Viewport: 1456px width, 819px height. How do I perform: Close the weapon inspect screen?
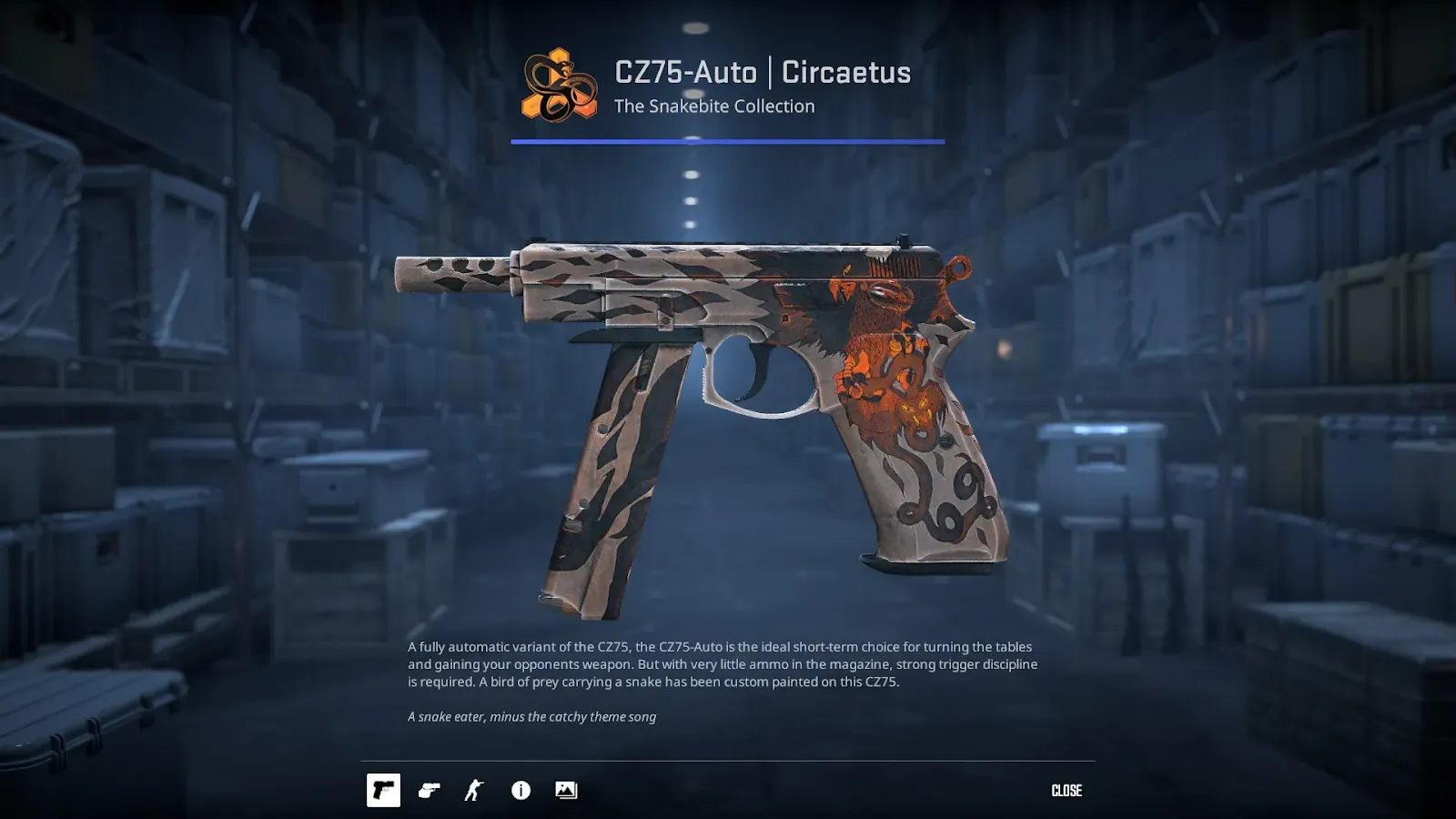click(x=1067, y=791)
